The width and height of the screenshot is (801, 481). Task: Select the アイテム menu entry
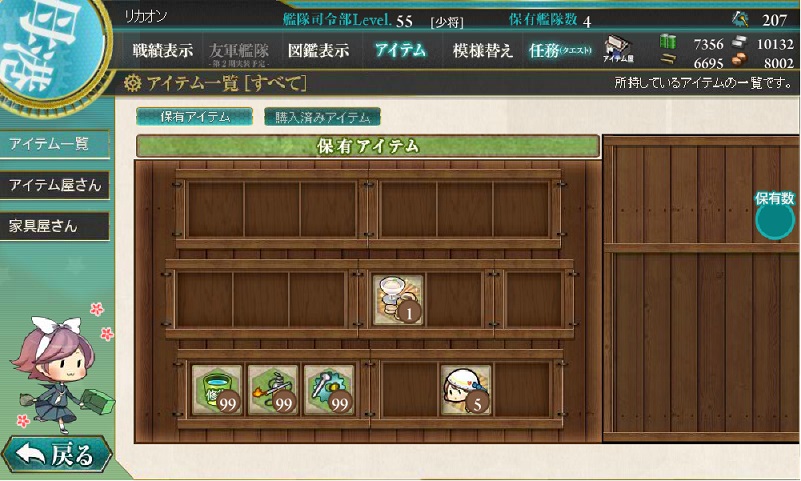click(x=400, y=51)
